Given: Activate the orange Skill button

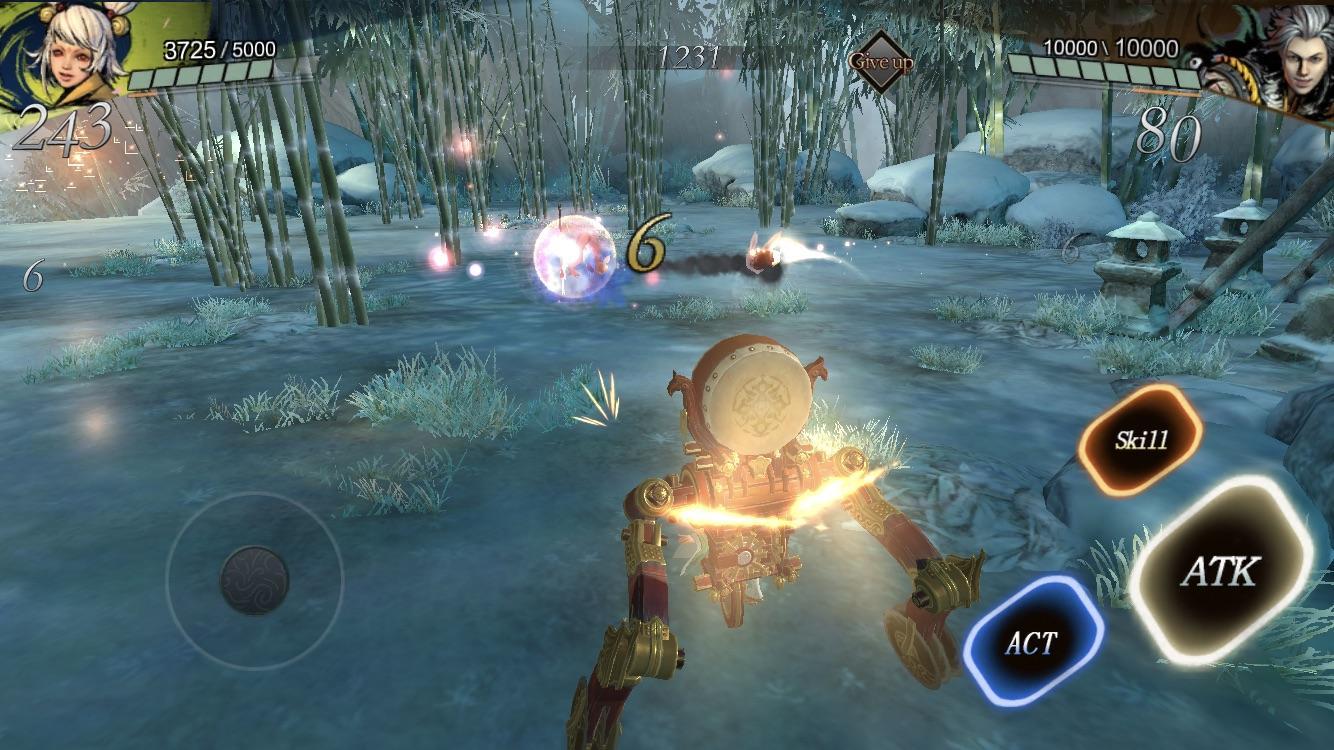Looking at the screenshot, I should click(x=1141, y=439).
